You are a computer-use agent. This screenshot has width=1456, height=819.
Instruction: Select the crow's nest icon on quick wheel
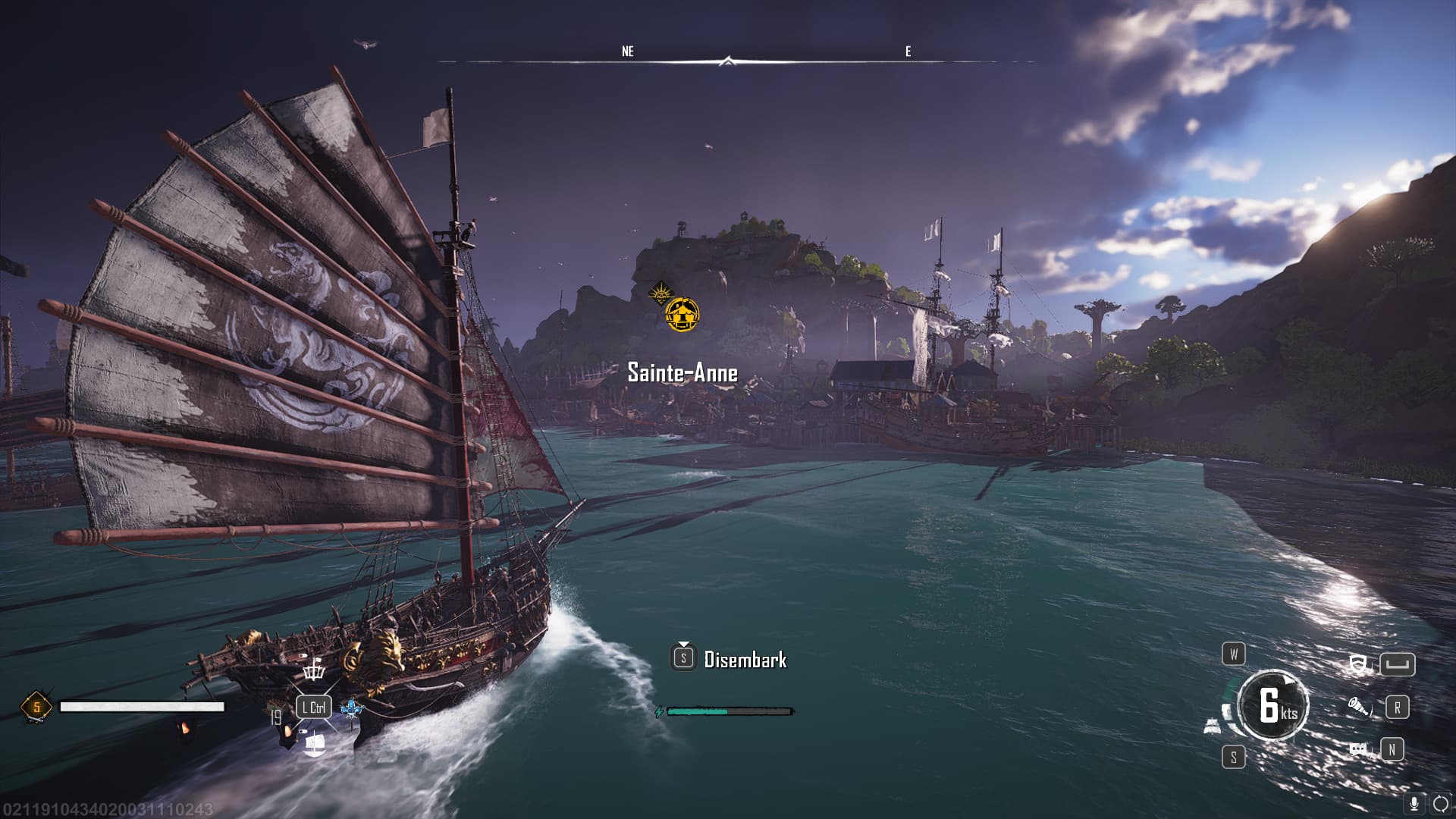(x=313, y=670)
